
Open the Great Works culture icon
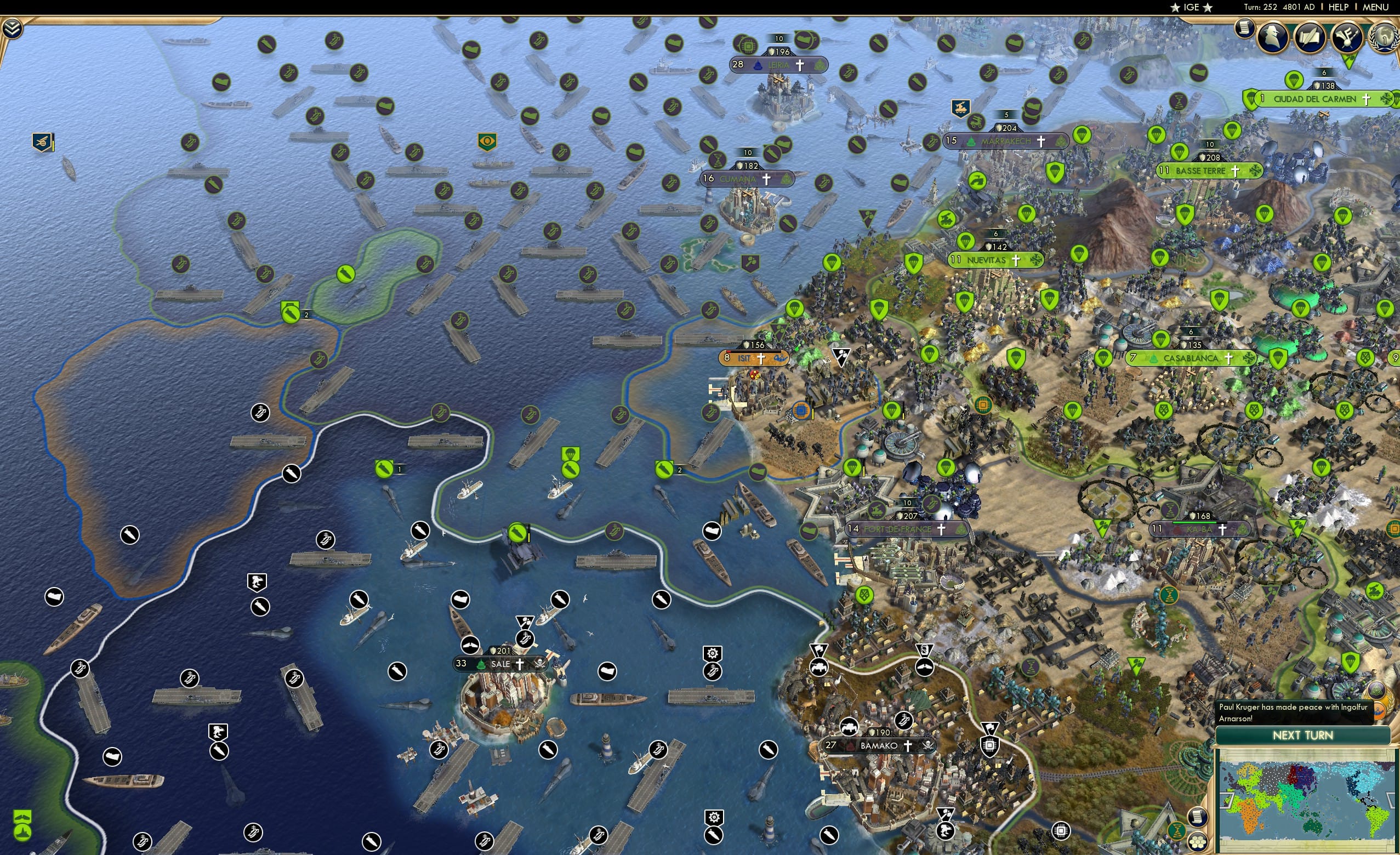click(x=1347, y=38)
